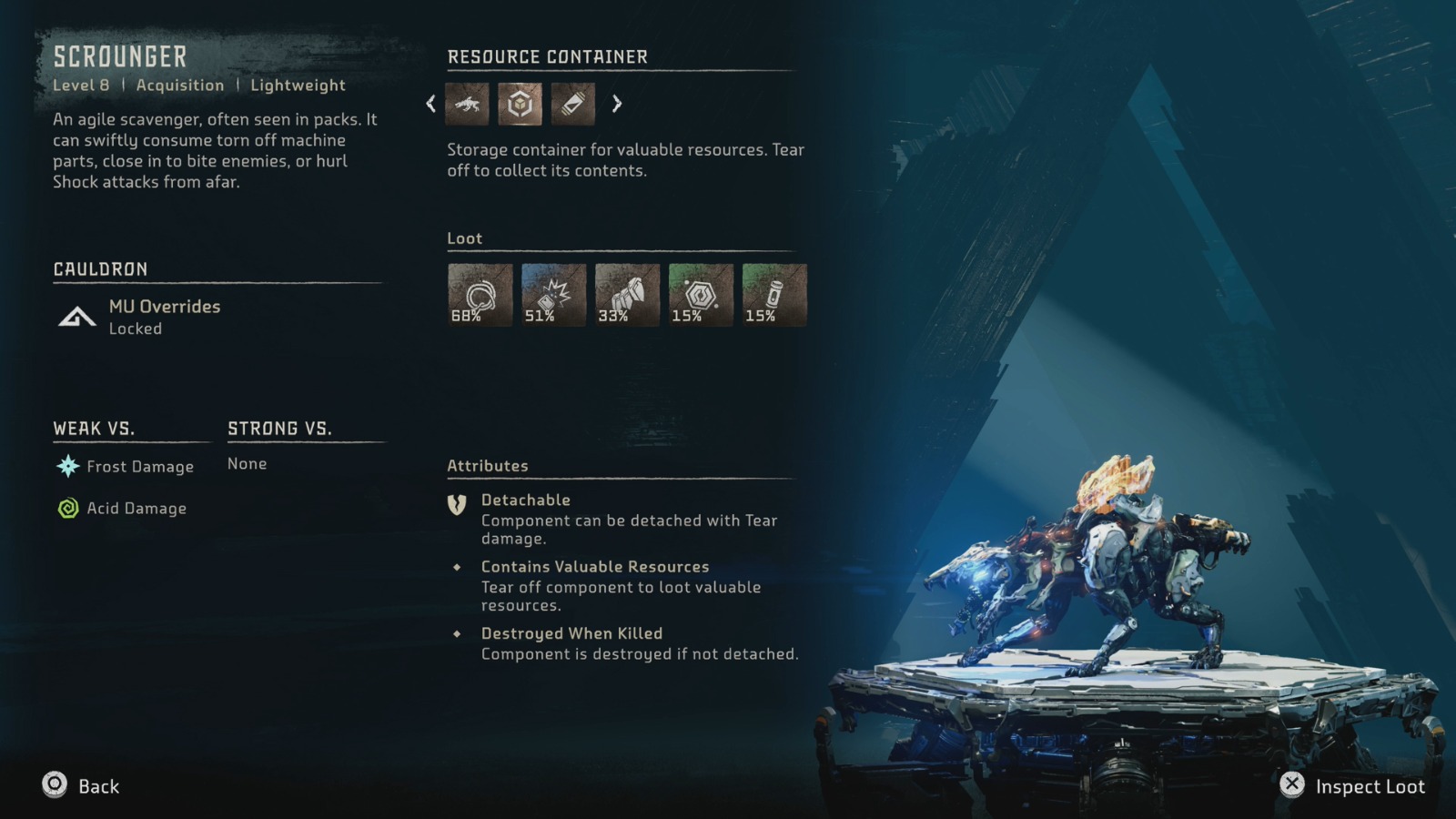
Task: Click the Back button
Action: pyautogui.click(x=81, y=785)
